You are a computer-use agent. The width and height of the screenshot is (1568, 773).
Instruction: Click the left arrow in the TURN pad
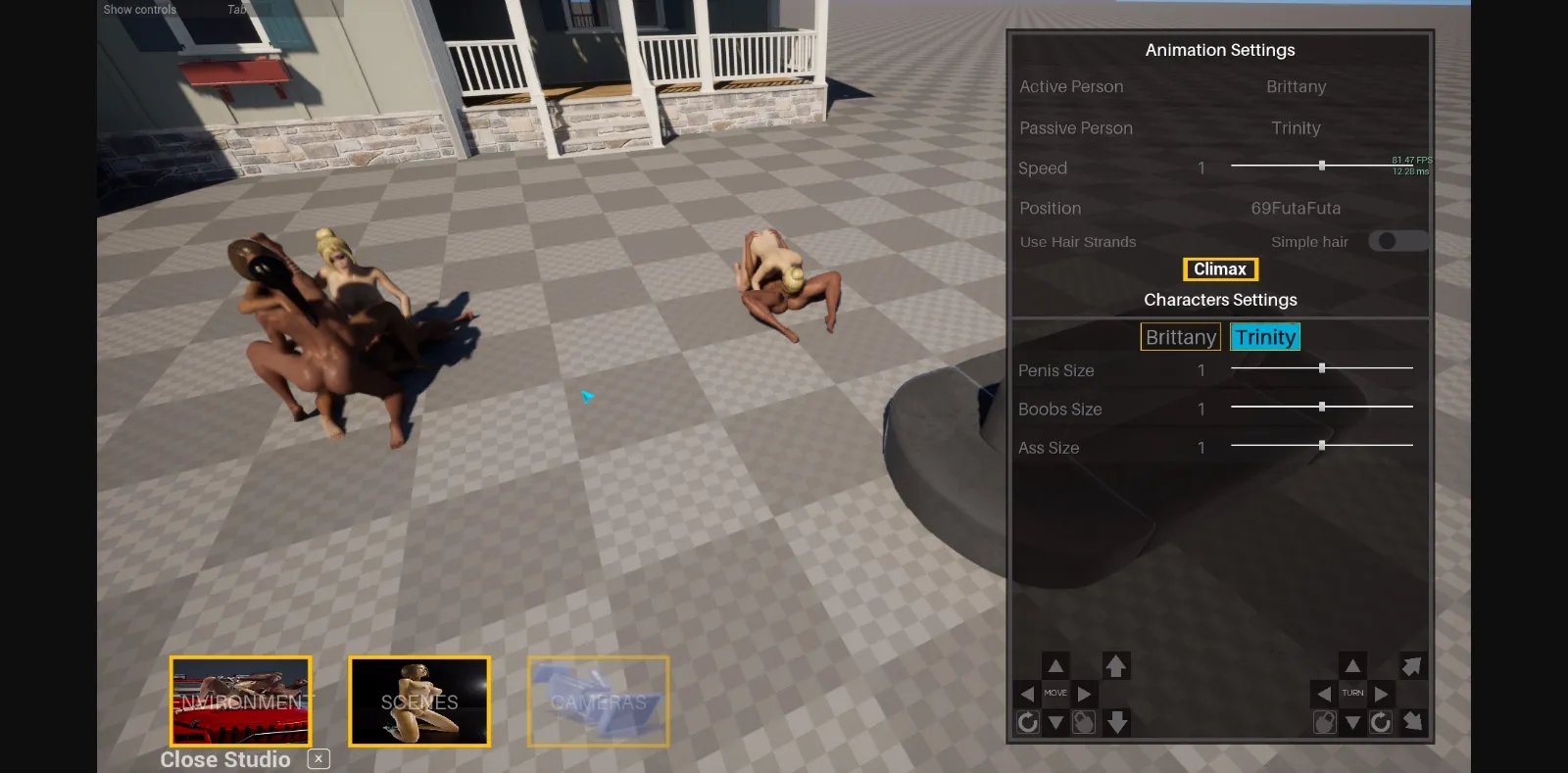(1324, 693)
